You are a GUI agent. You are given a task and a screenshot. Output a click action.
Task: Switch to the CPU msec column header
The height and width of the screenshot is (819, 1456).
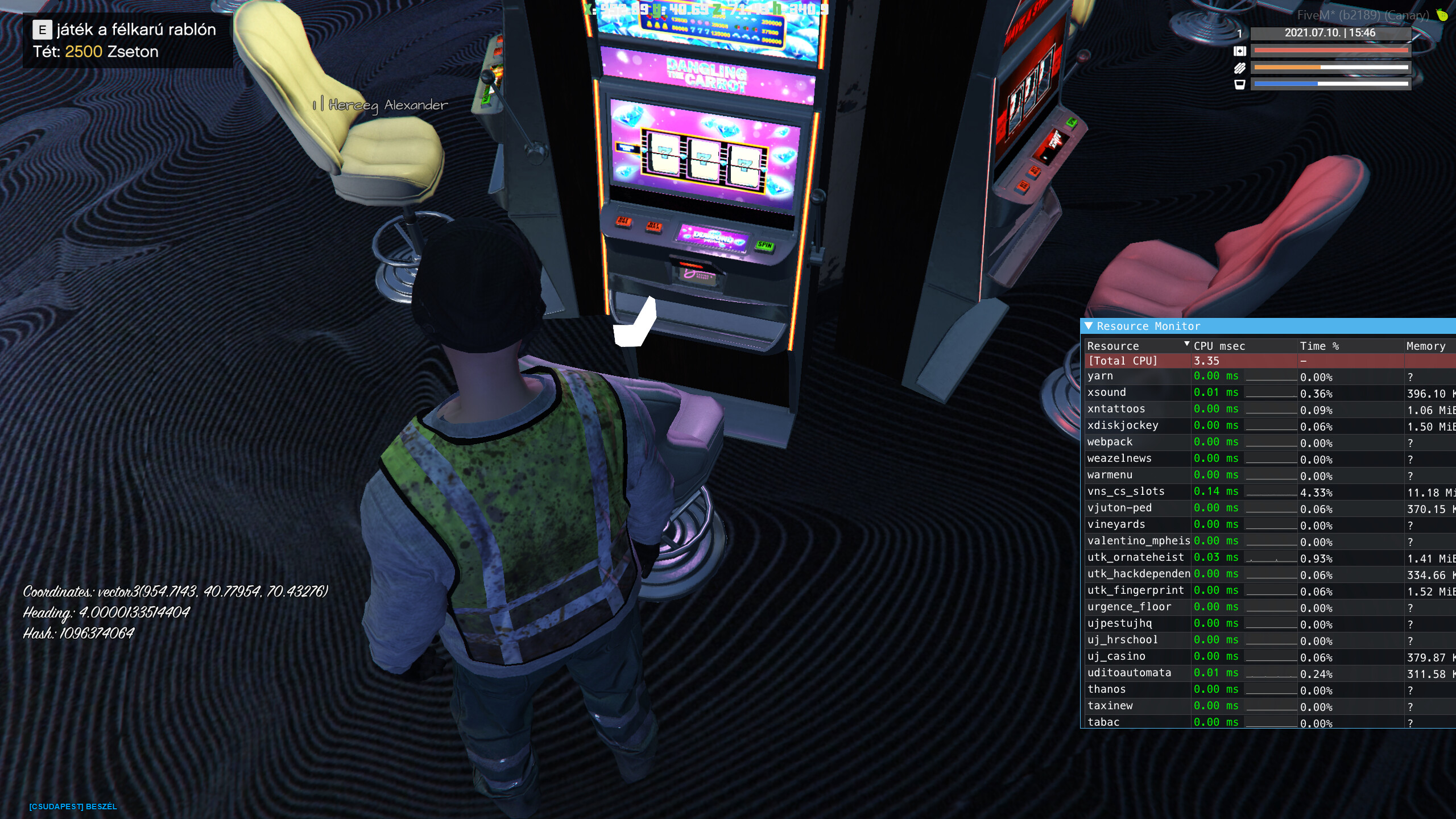pos(1218,346)
